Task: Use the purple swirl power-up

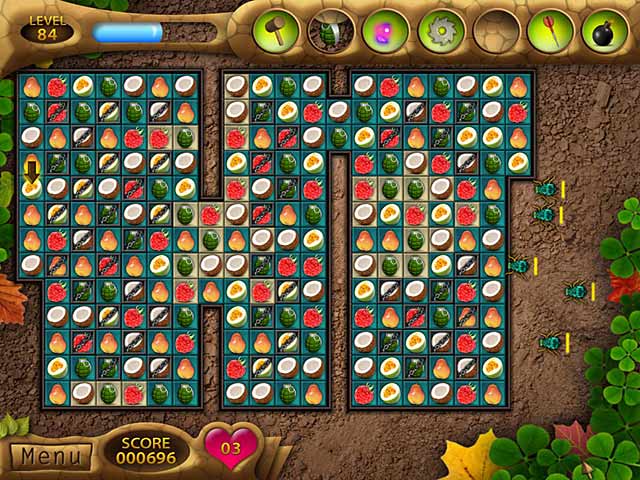Action: pos(383,30)
